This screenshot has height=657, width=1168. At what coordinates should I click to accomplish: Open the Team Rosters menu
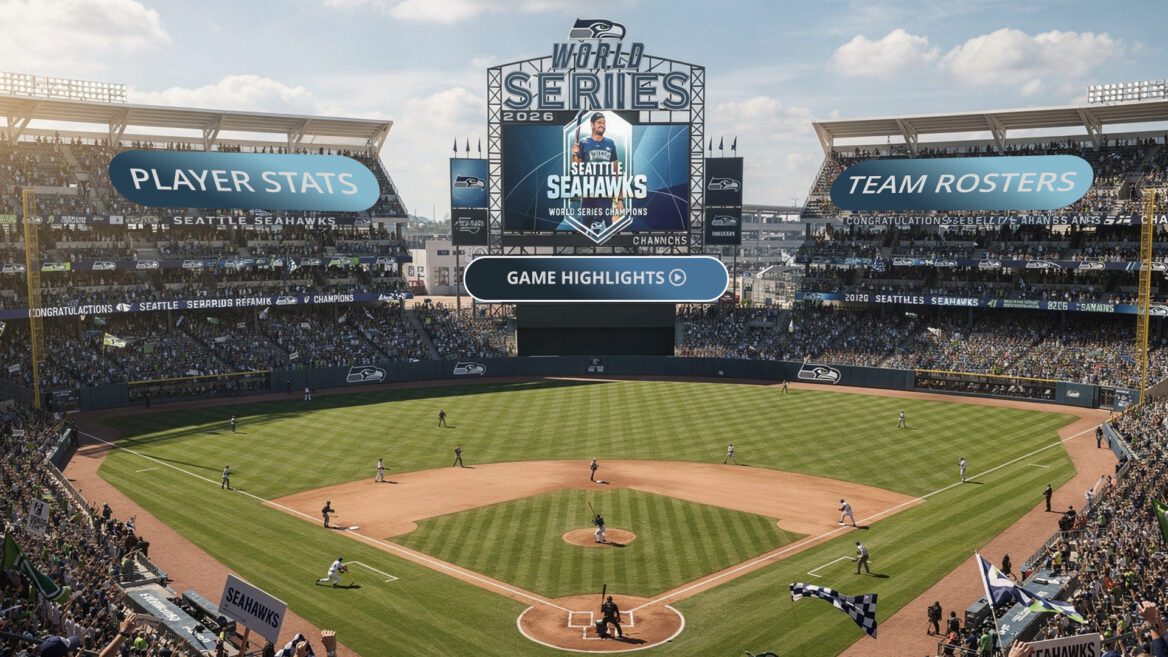(x=961, y=182)
